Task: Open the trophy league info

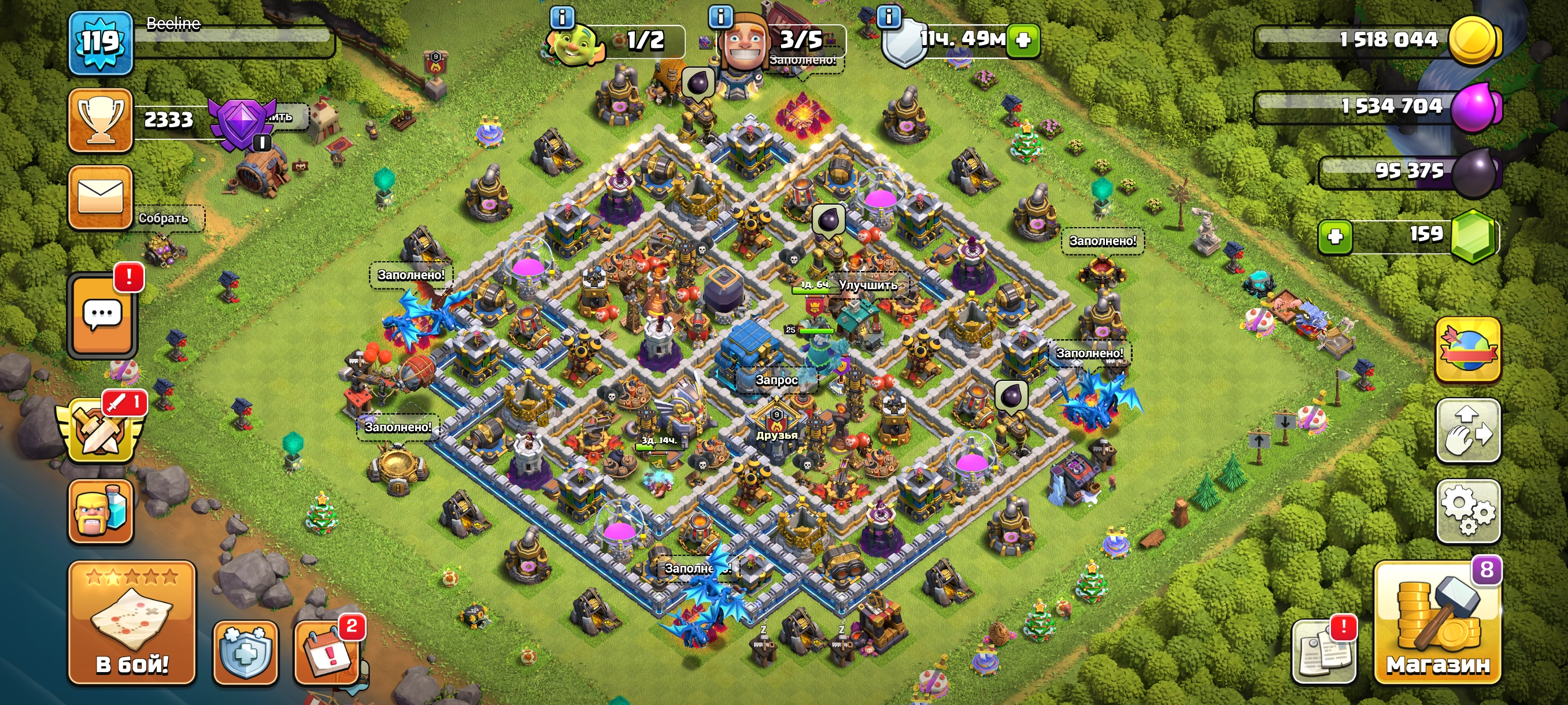Action: click(x=101, y=120)
